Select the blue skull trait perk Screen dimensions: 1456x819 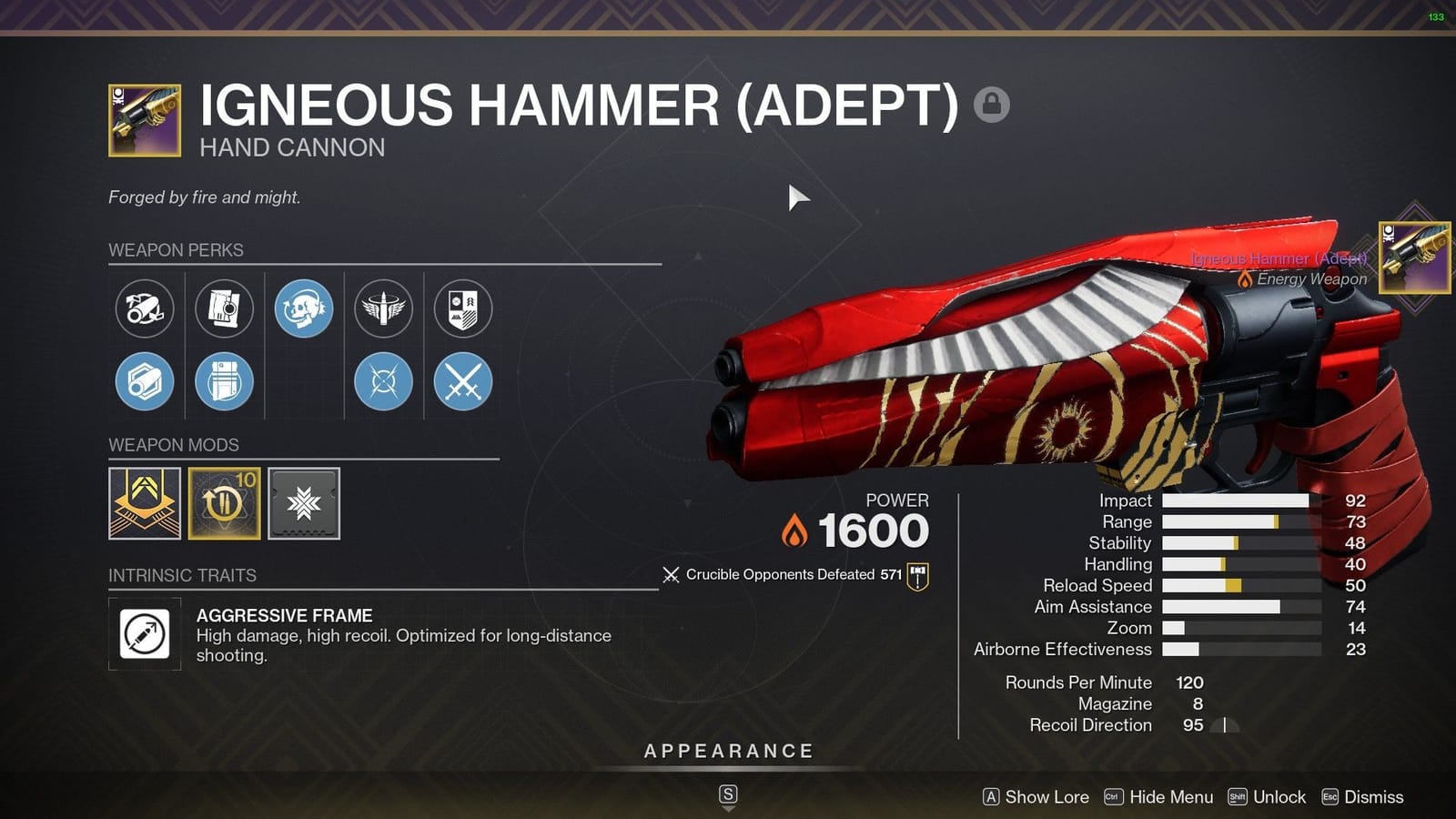click(x=304, y=309)
